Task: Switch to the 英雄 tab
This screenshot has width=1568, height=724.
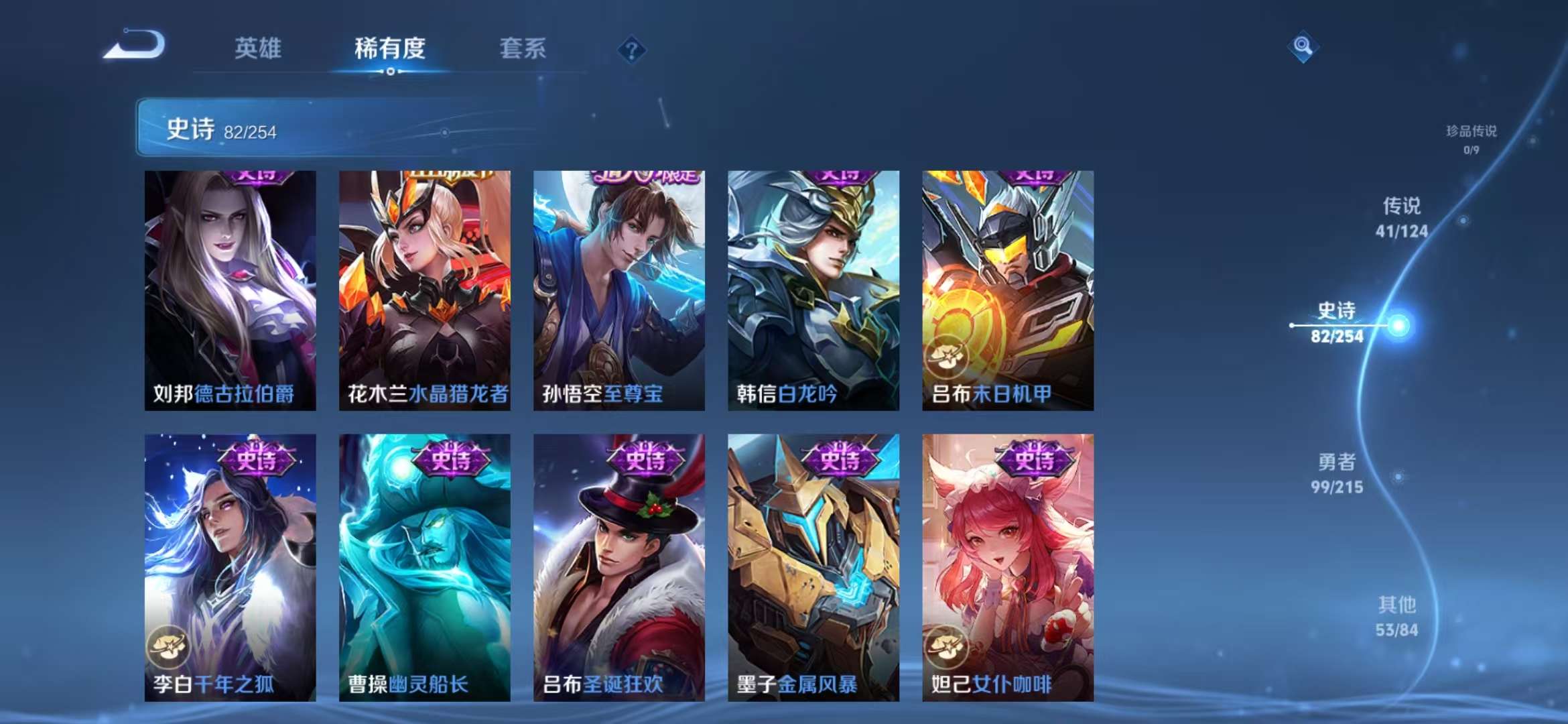Action: (259, 48)
